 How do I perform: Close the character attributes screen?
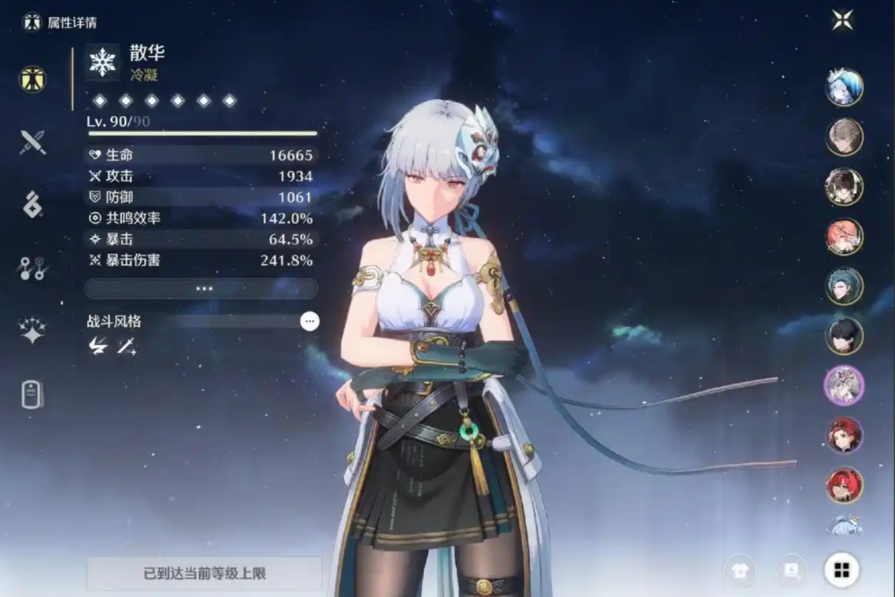pyautogui.click(x=842, y=20)
